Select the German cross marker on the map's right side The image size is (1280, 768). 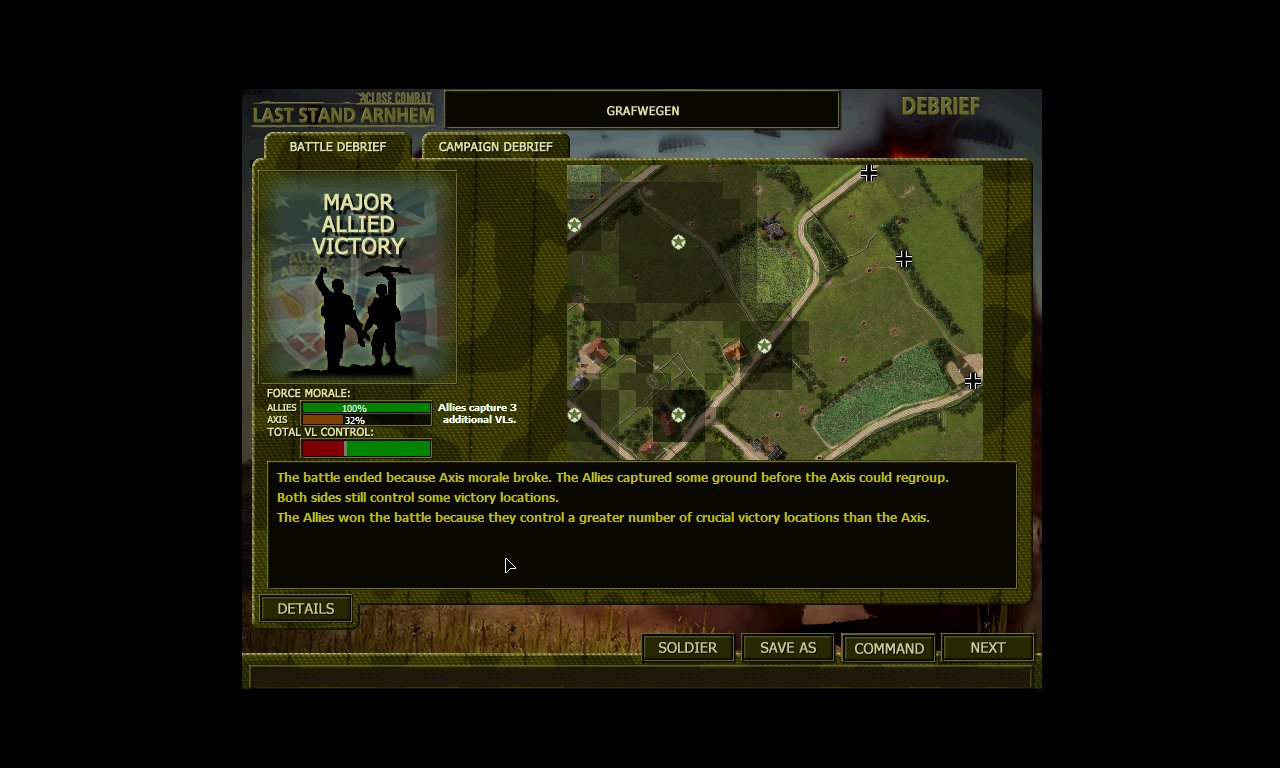904,258
